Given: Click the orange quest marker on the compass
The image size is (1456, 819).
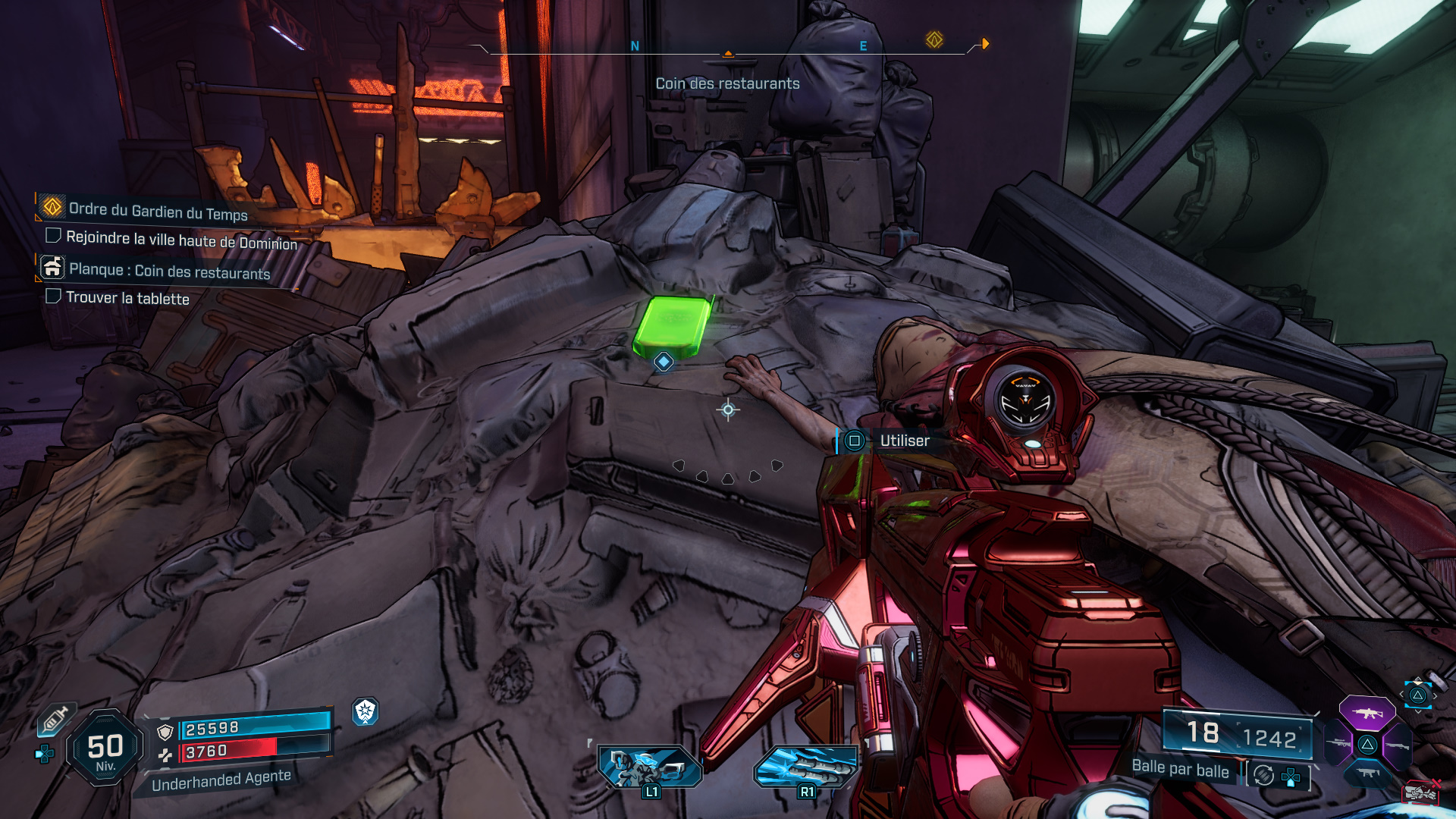Looking at the screenshot, I should pyautogui.click(x=934, y=39).
